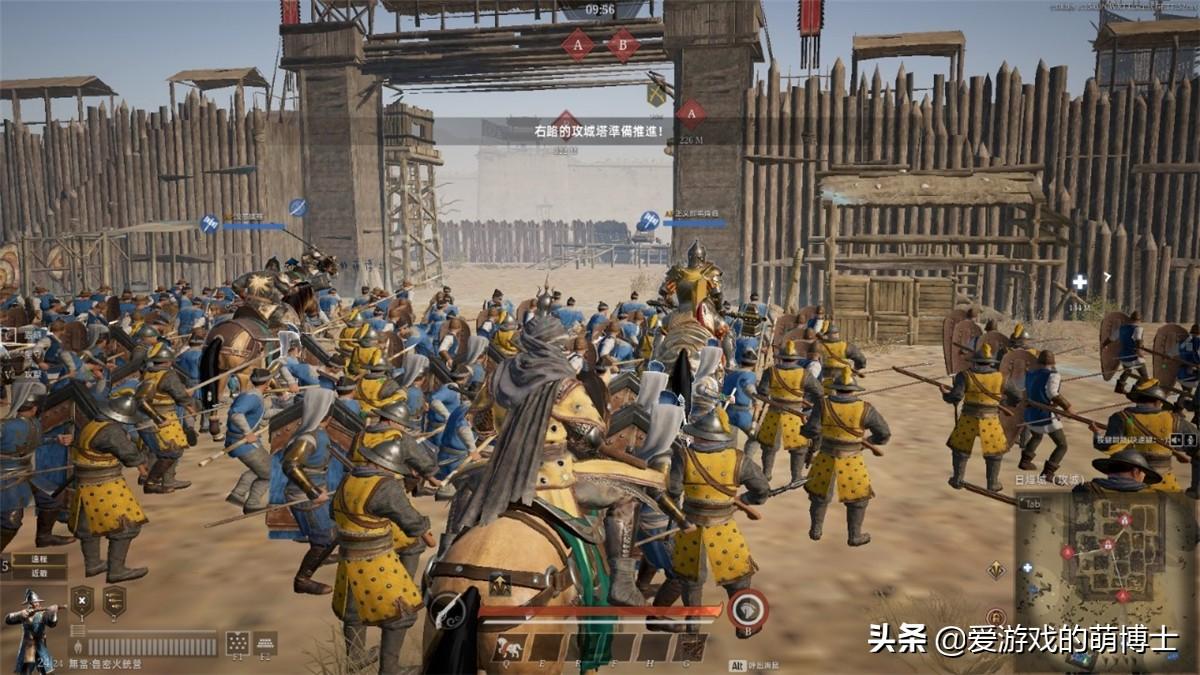Click the objective B marker at top
This screenshot has height=675, width=1200.
(x=623, y=44)
